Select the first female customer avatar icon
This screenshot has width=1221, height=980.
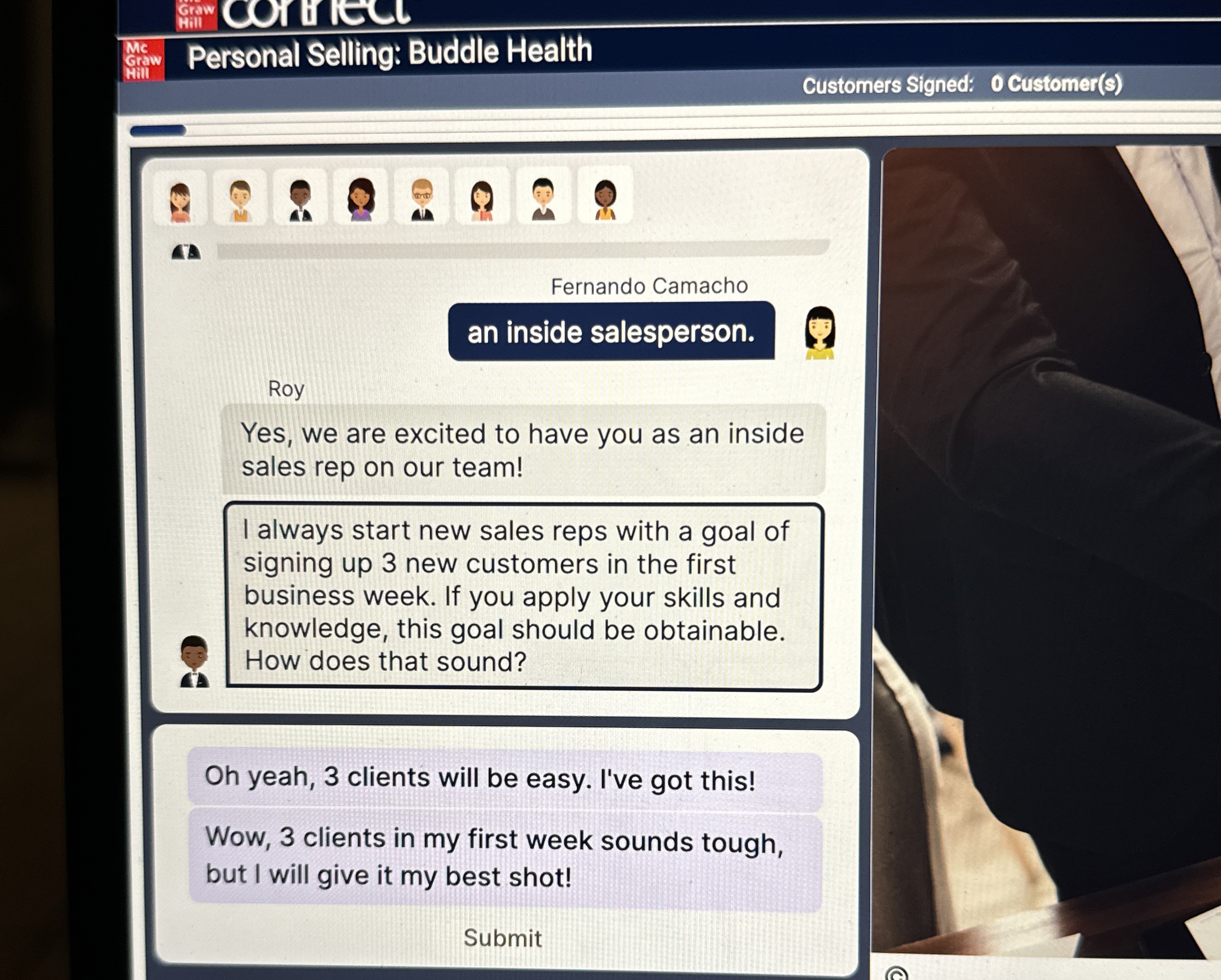181,201
